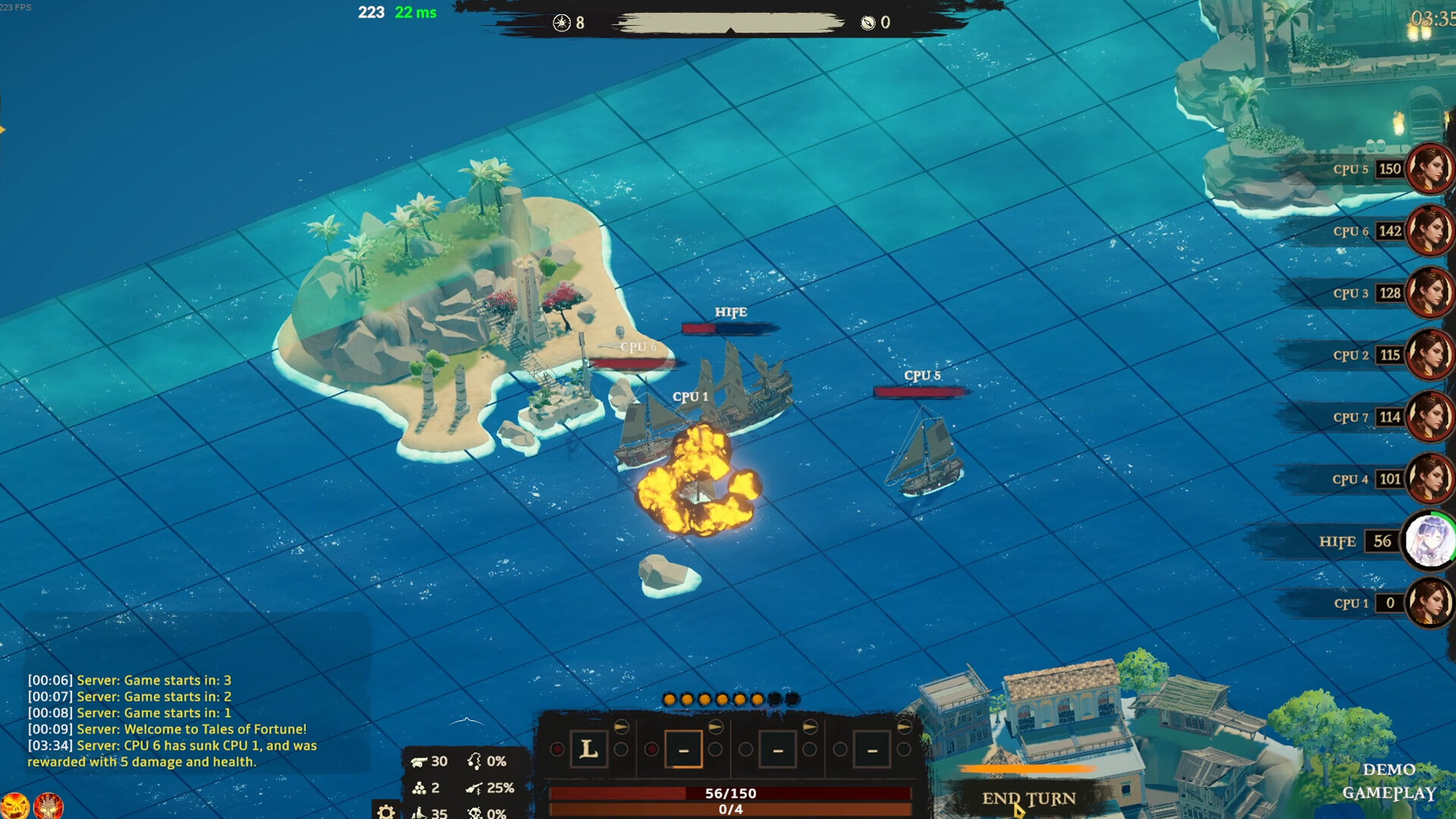Image resolution: width=1456 pixels, height=819 pixels.
Task: Expand the golden arrow above the L slot
Action: pyautogui.click(x=621, y=726)
